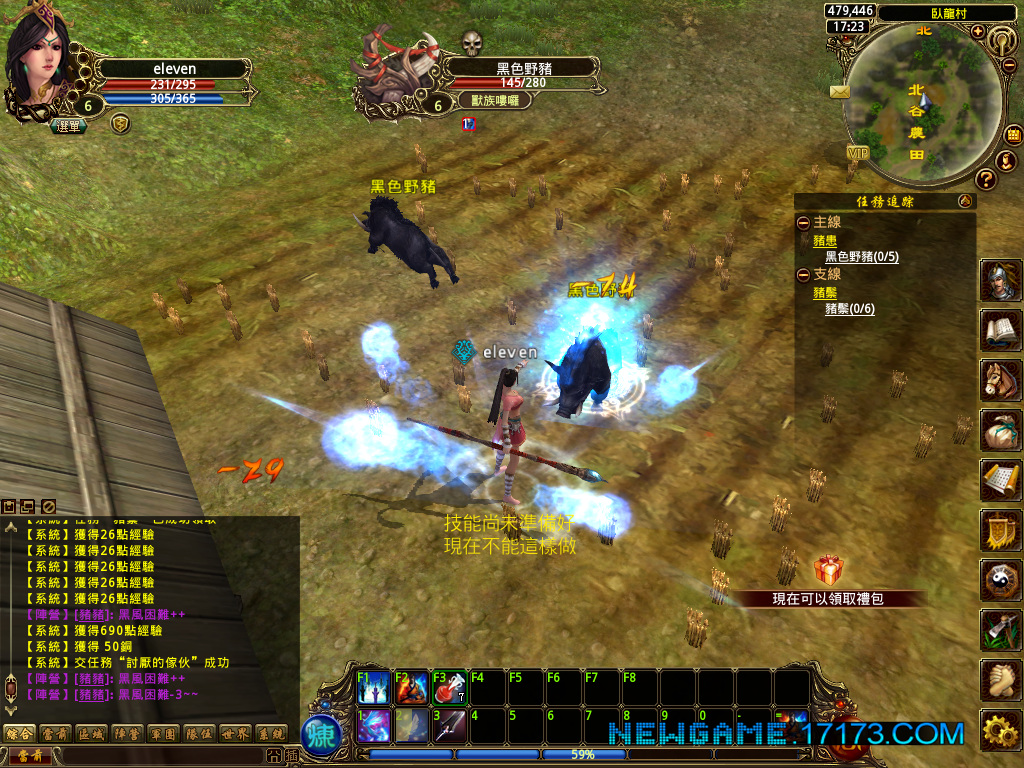This screenshot has height=768, width=1024.
Task: Open the 選單 menu under player portrait
Action: 69,126
